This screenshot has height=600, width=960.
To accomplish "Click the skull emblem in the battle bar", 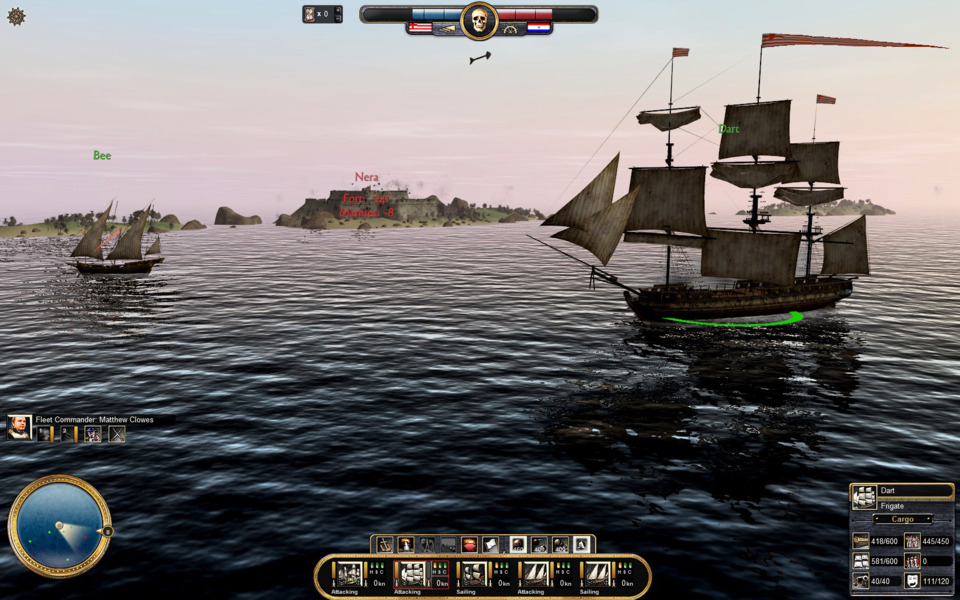I will pyautogui.click(x=479, y=20).
